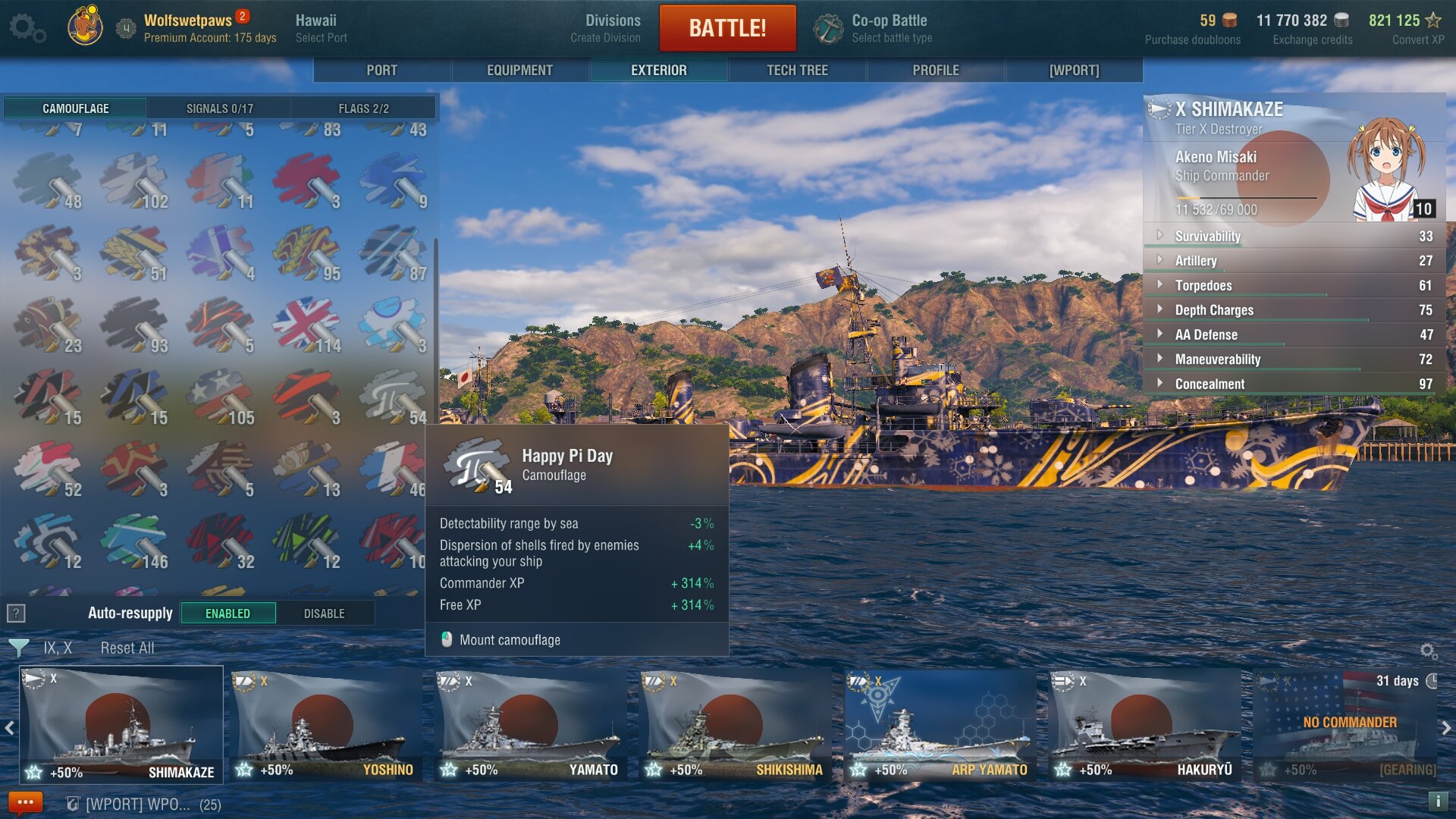This screenshot has width=1456, height=819.
Task: Open Co-op Battle type selector
Action: click(890, 28)
